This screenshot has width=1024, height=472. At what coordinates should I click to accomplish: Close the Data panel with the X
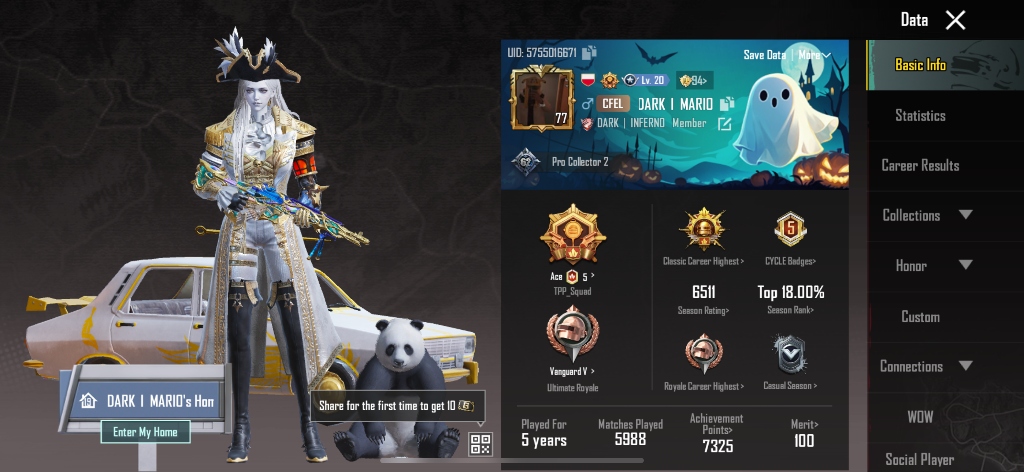[x=956, y=20]
